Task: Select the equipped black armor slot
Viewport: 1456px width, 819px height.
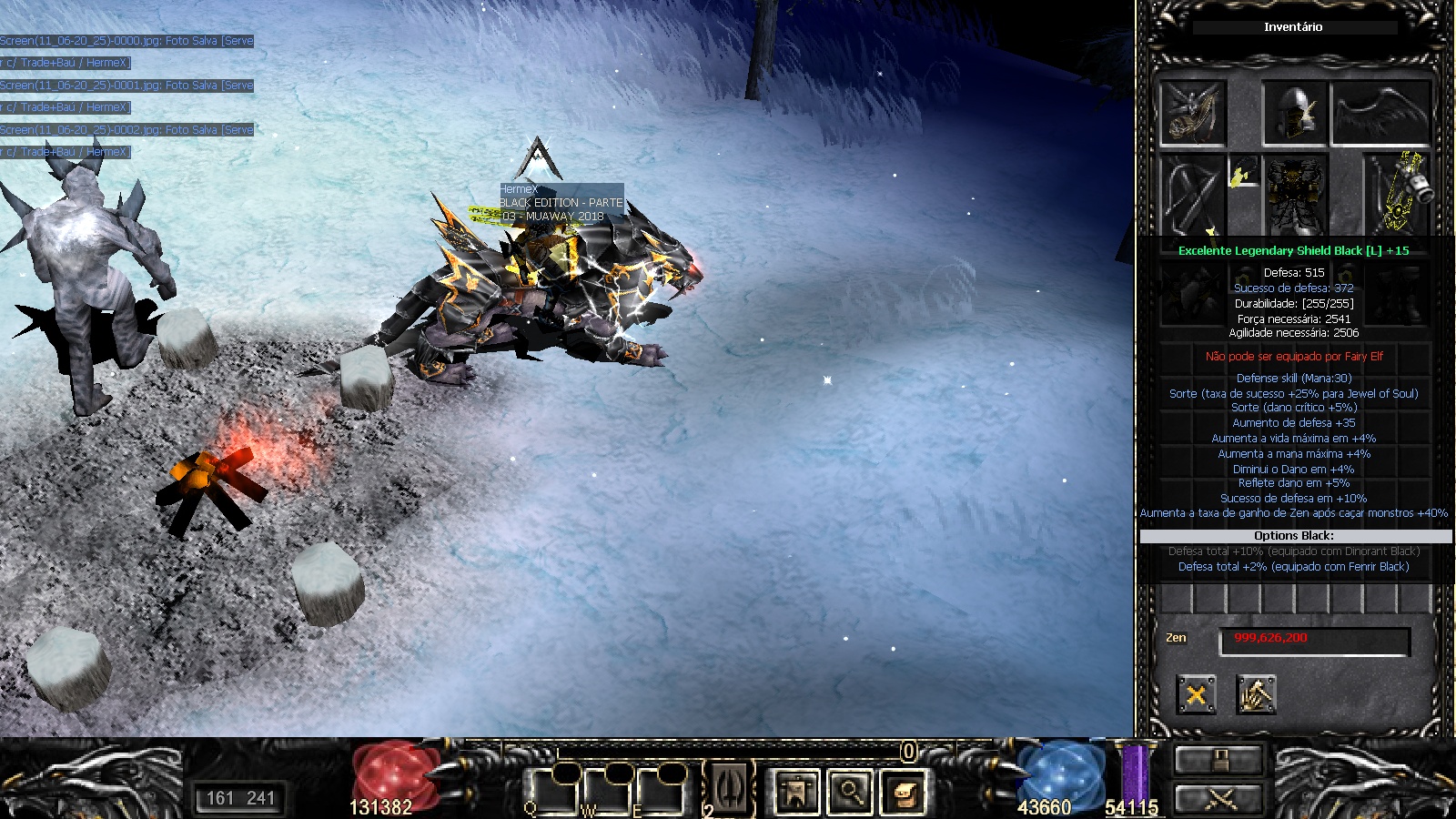Action: tap(1294, 195)
